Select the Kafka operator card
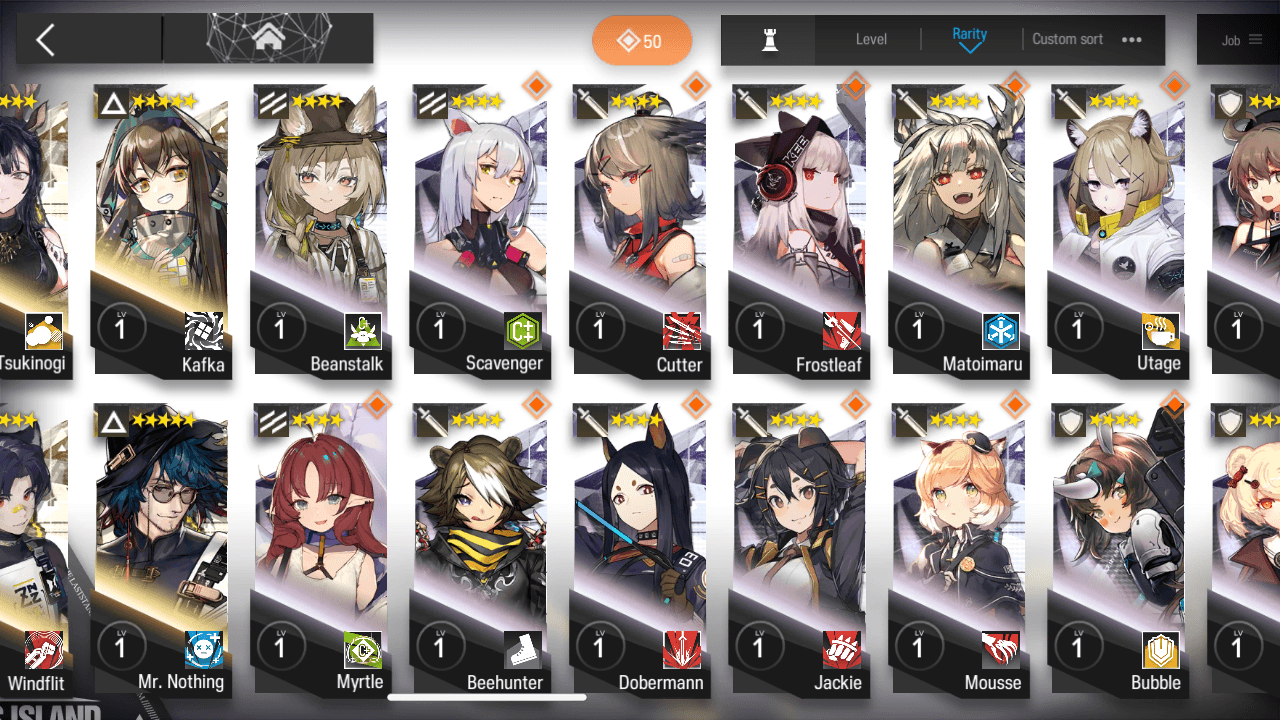This screenshot has width=1280, height=720. click(x=161, y=230)
